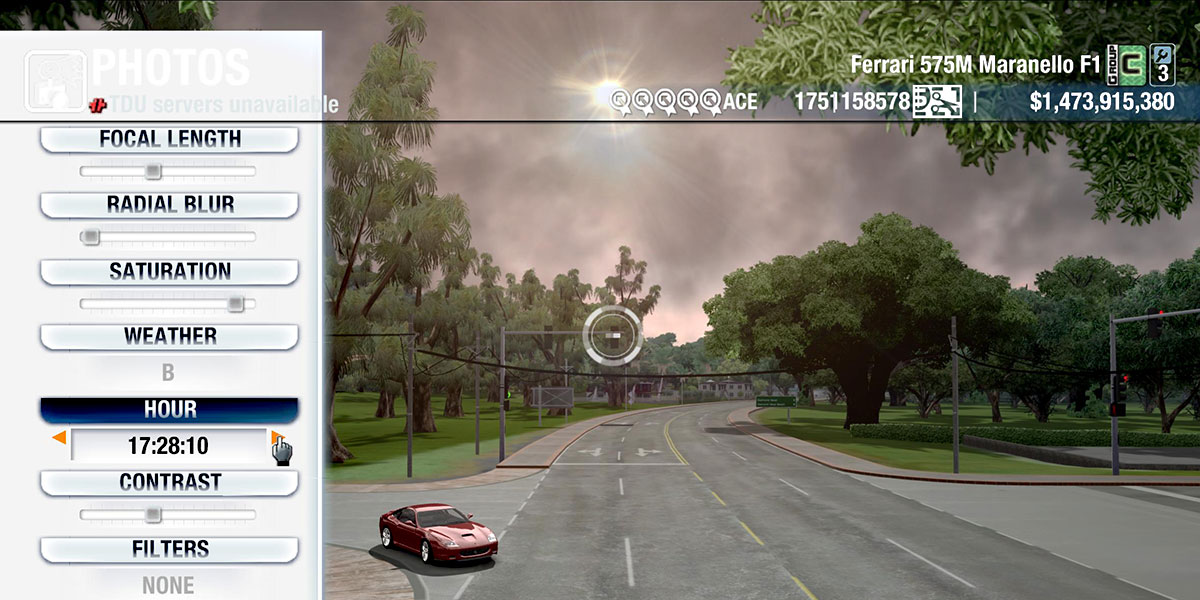Screen dimensions: 1200x600
Task: Select the highlighted Hour option
Action: pyautogui.click(x=169, y=410)
